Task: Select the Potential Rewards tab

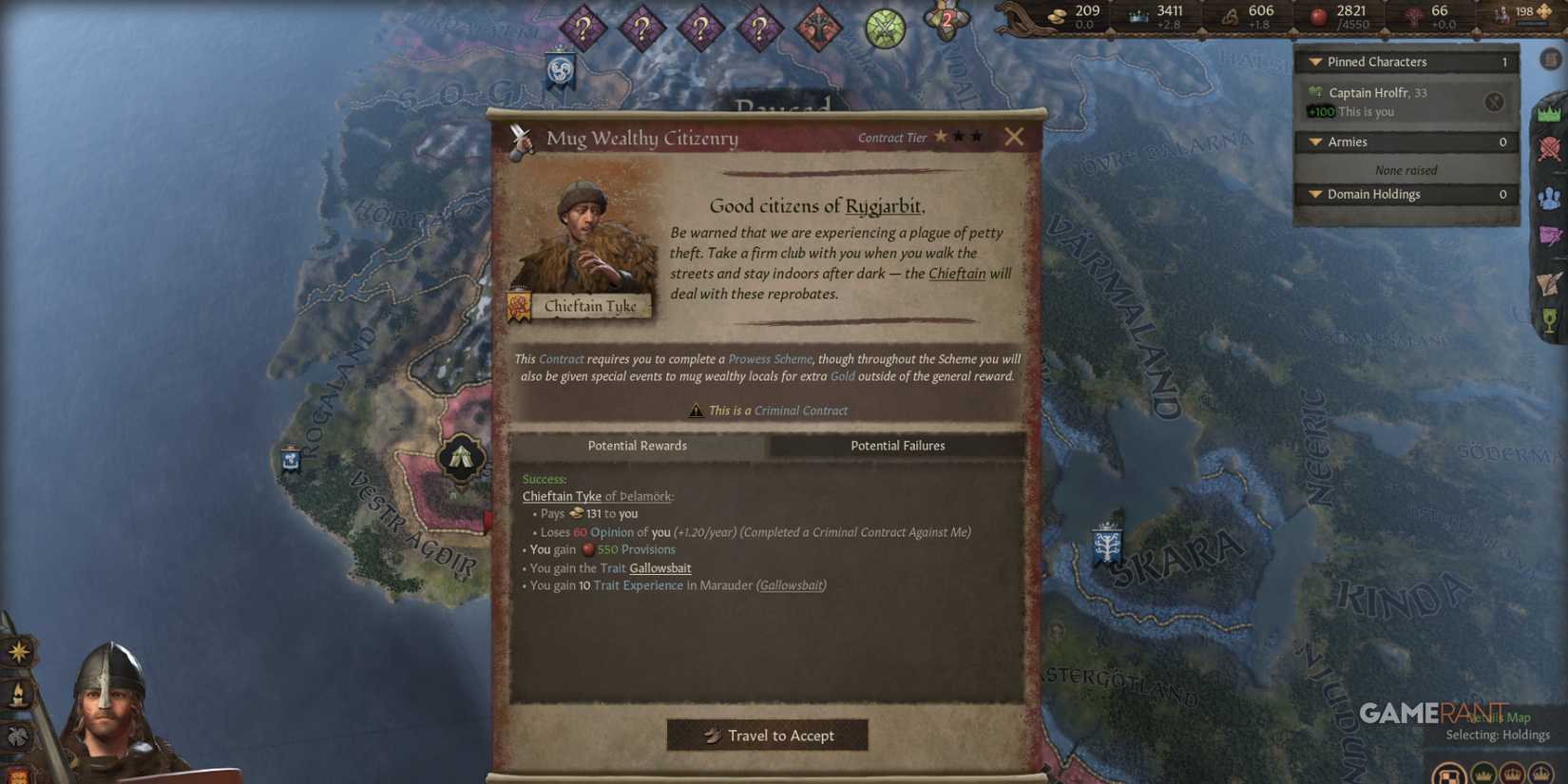Action: 637,445
